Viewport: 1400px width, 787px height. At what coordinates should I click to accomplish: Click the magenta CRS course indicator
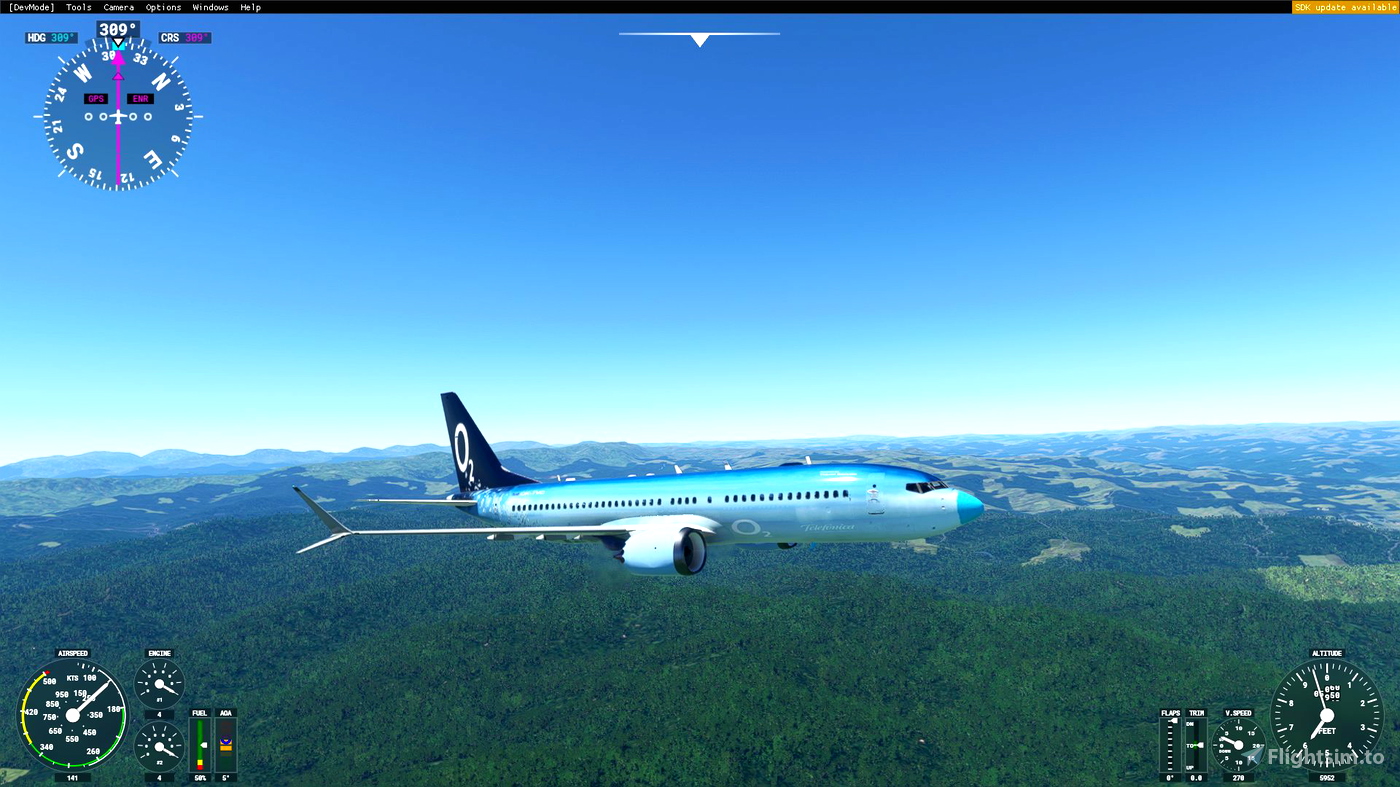184,35
